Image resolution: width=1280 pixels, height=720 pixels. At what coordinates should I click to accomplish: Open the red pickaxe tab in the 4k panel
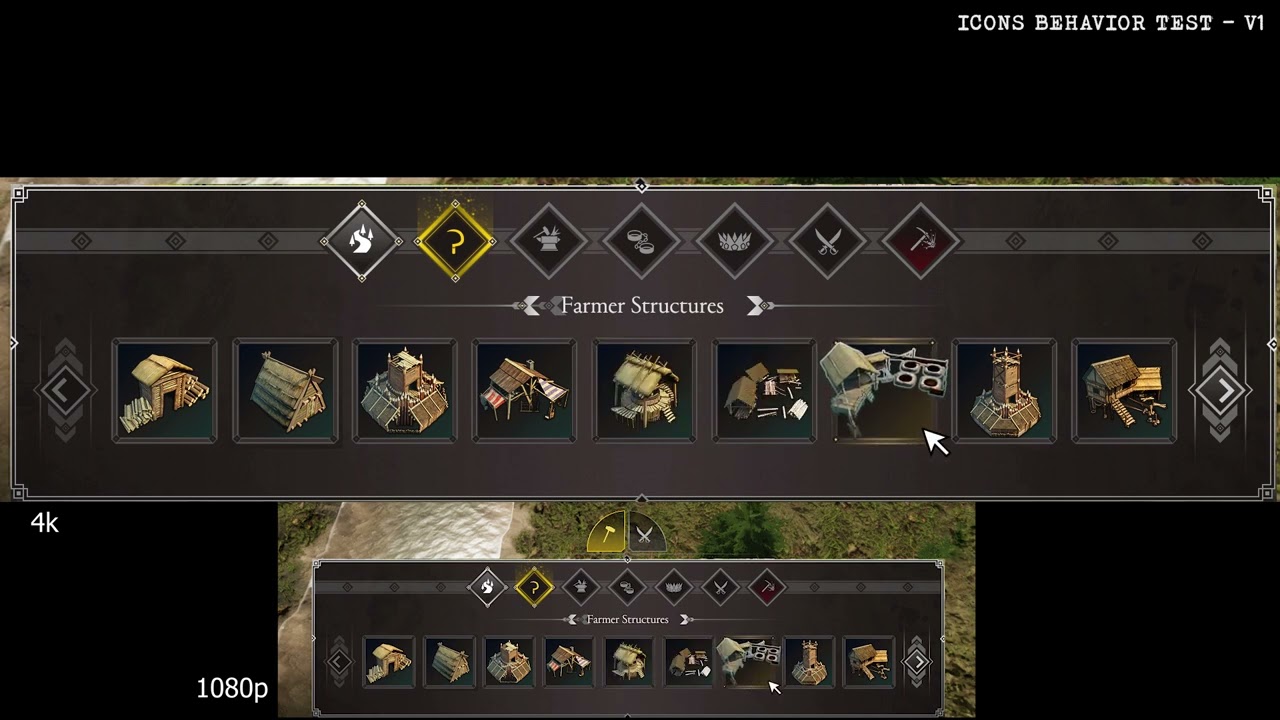click(x=920, y=241)
